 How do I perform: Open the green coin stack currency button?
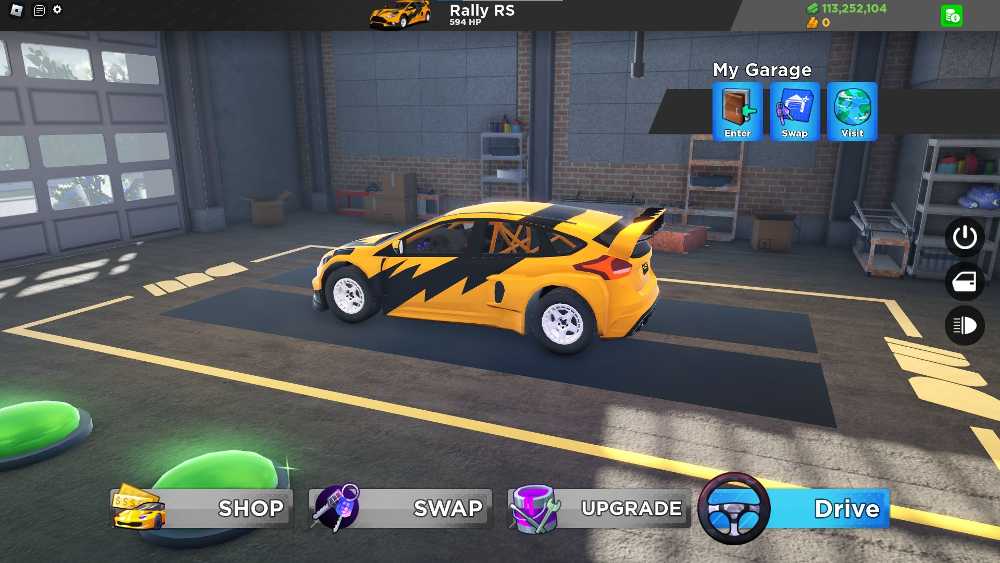951,15
